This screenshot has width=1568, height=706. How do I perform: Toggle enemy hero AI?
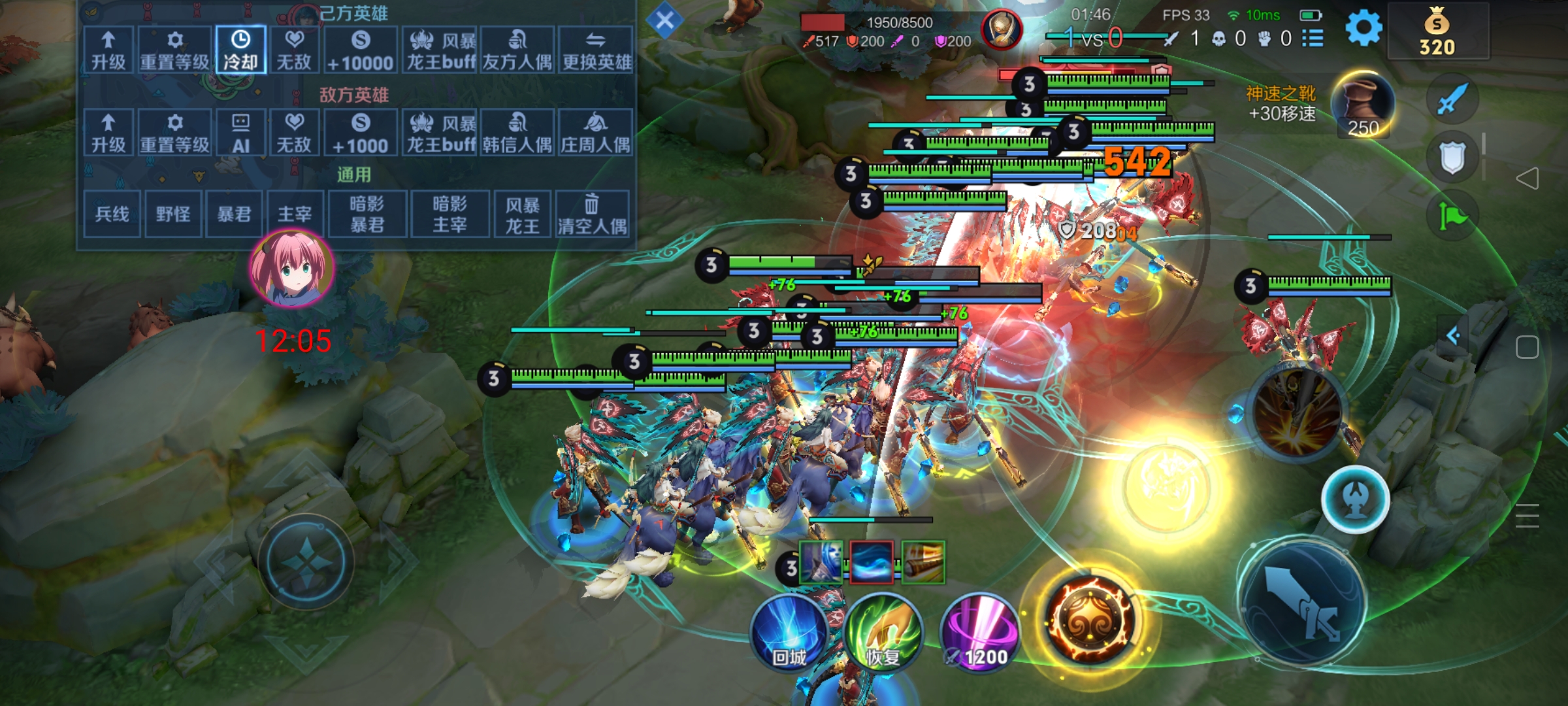pos(240,133)
